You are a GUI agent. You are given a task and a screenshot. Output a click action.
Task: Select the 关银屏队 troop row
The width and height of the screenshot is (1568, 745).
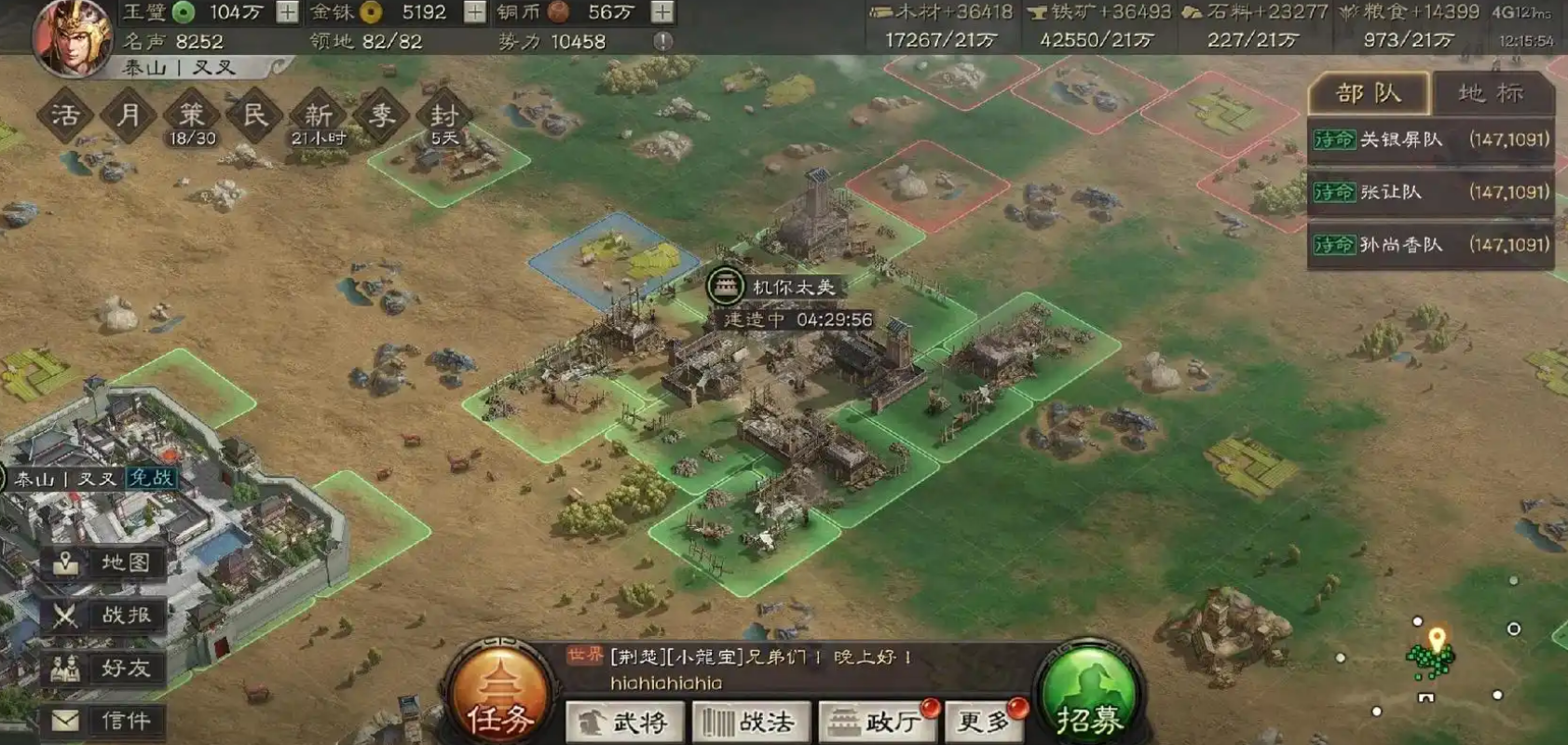(x=1430, y=140)
